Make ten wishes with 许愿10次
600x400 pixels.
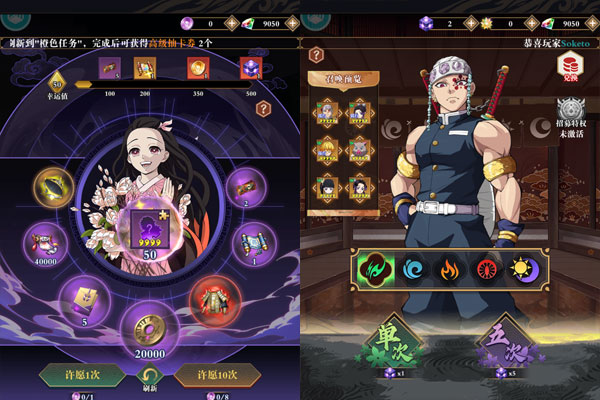217,374
